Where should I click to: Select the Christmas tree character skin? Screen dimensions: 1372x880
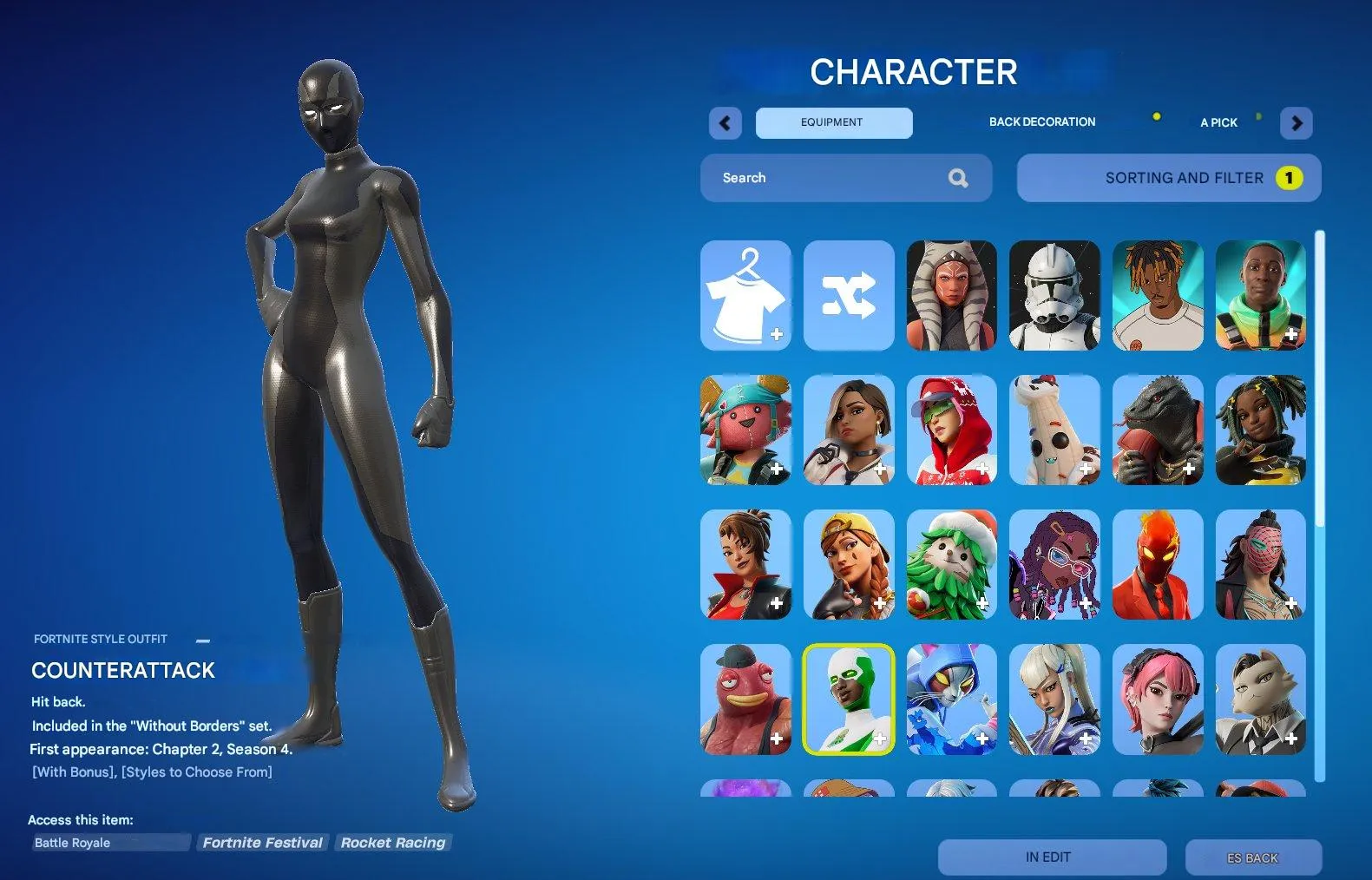click(951, 564)
